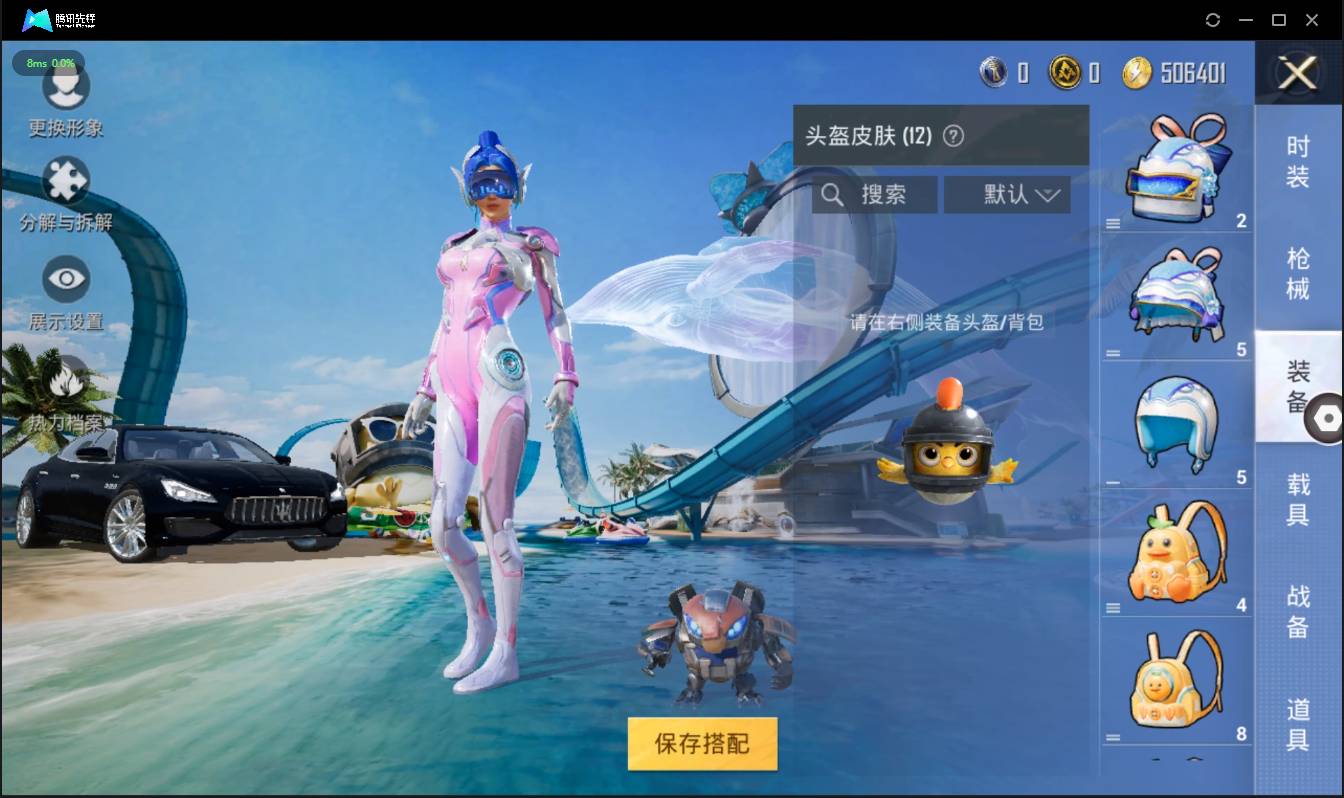
Task: Open the 搜索 search magnifier icon
Action: pyautogui.click(x=833, y=194)
